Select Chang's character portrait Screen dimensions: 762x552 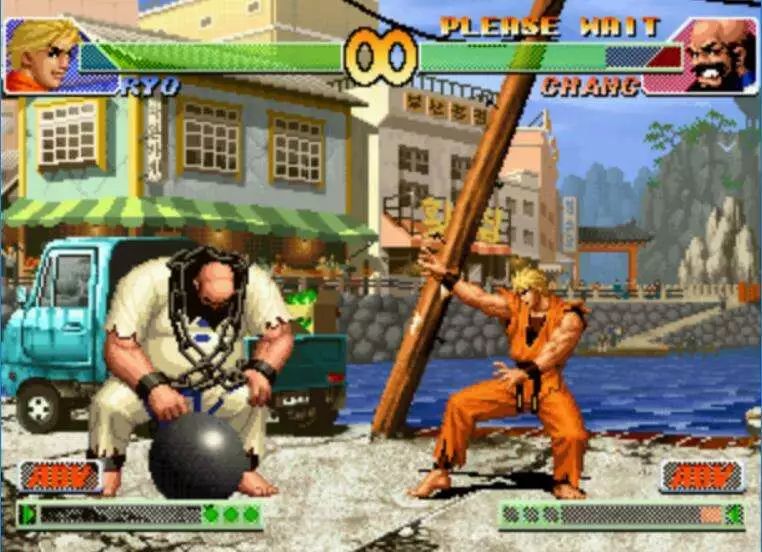click(716, 56)
